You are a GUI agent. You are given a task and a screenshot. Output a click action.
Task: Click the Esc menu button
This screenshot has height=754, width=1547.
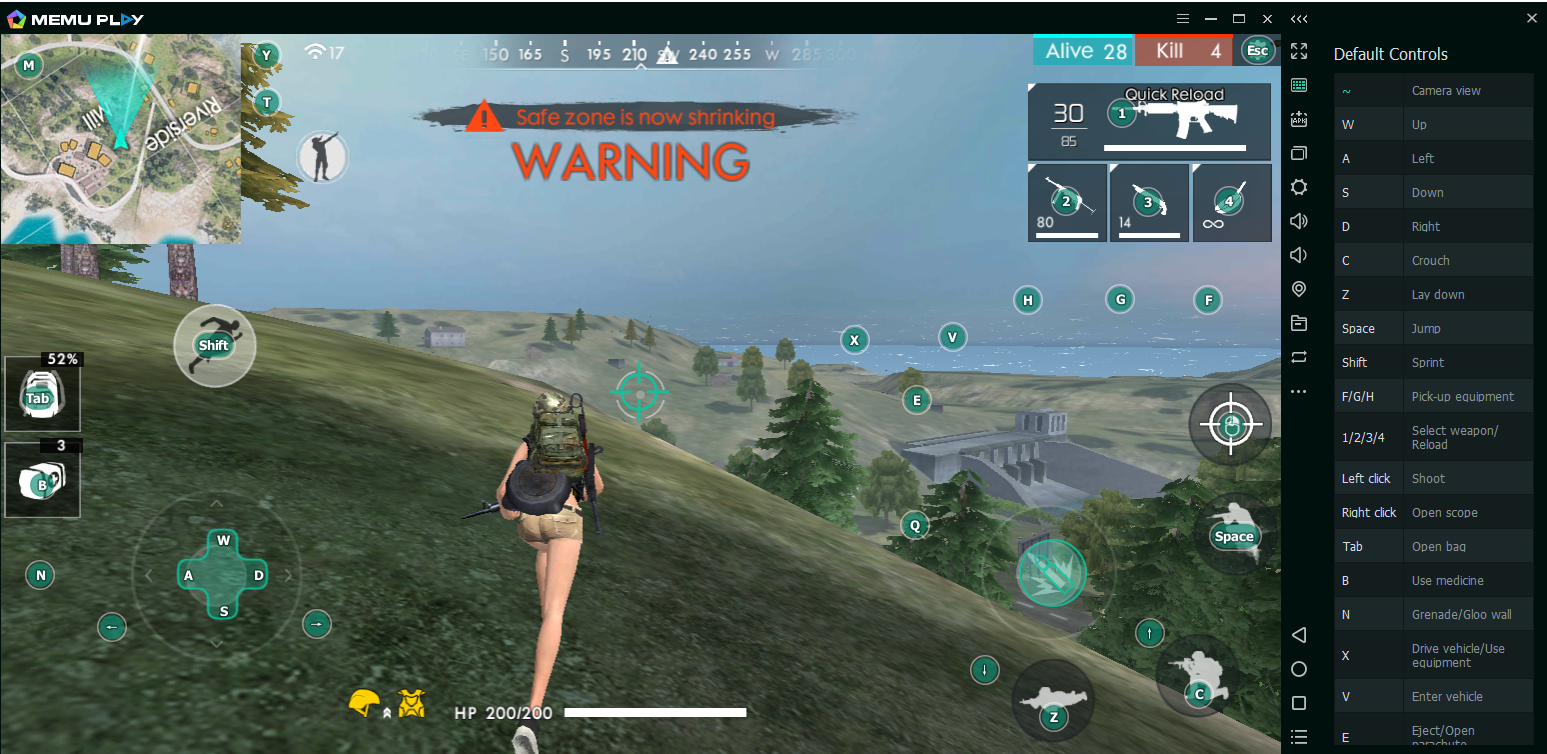[x=1258, y=51]
